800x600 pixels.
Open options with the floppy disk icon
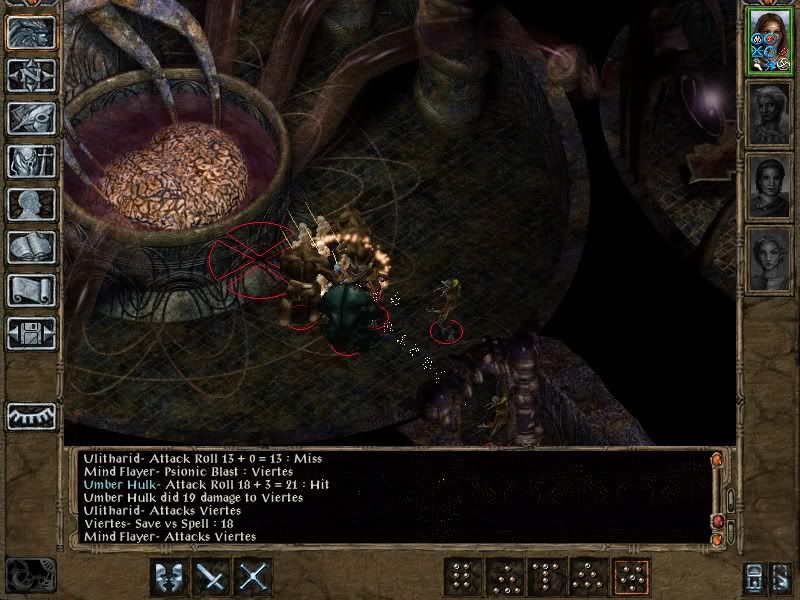[31, 333]
